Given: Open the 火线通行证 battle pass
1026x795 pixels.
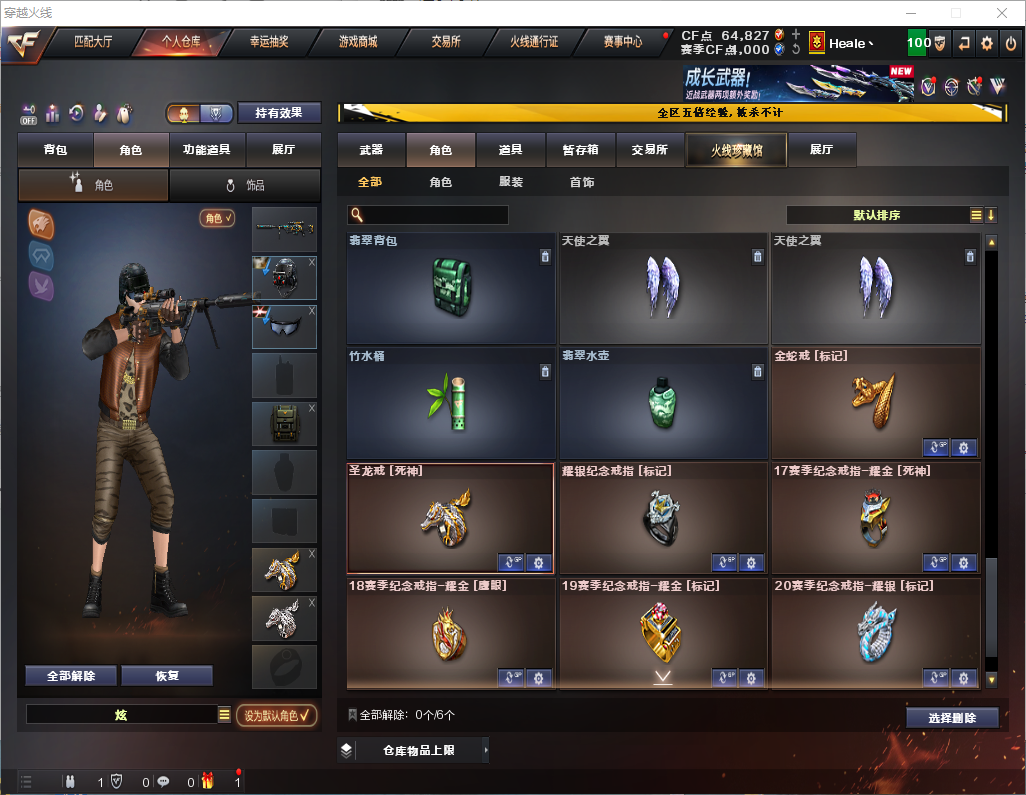Looking at the screenshot, I should point(534,42).
